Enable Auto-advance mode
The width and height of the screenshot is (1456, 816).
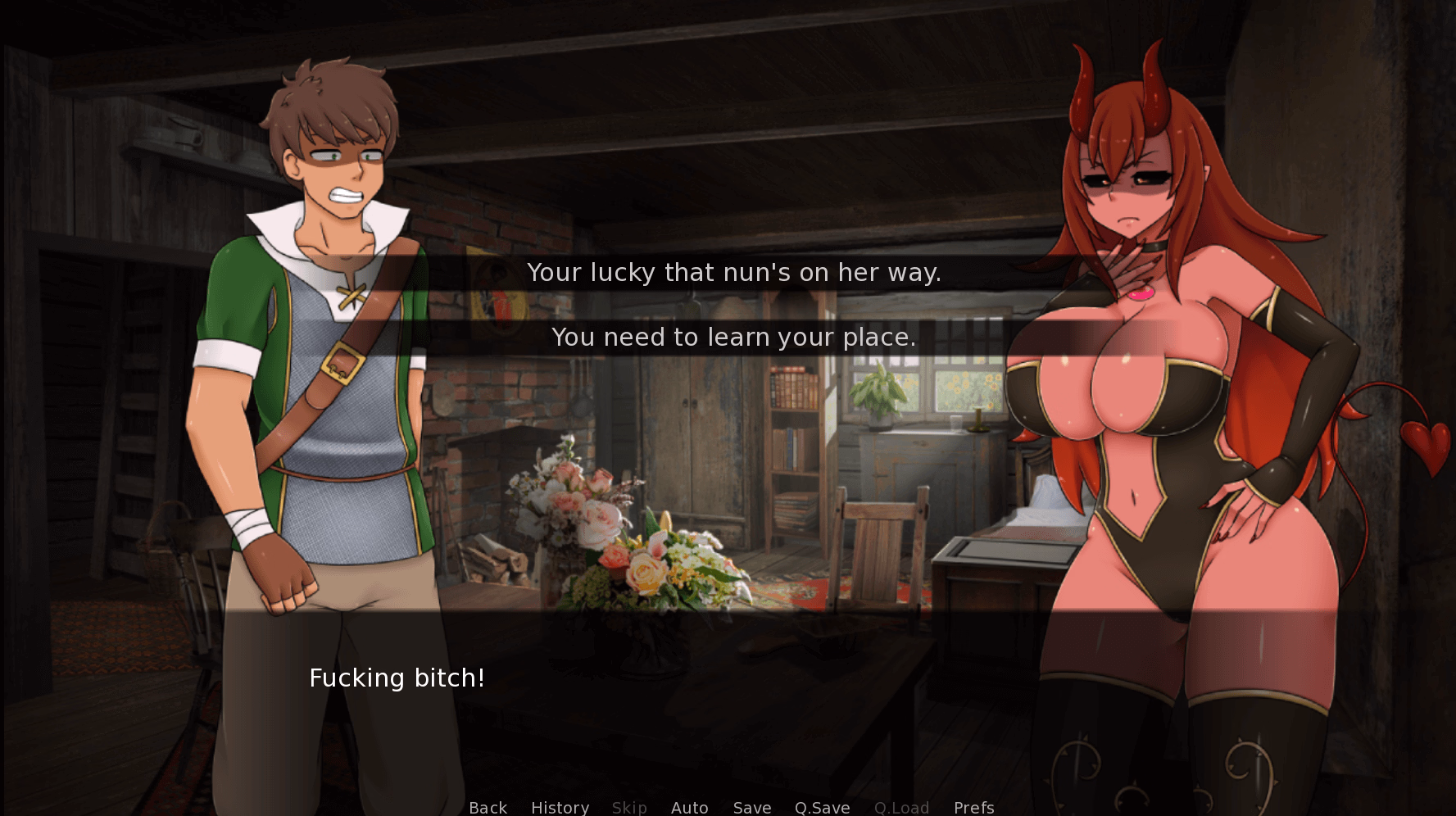[689, 808]
